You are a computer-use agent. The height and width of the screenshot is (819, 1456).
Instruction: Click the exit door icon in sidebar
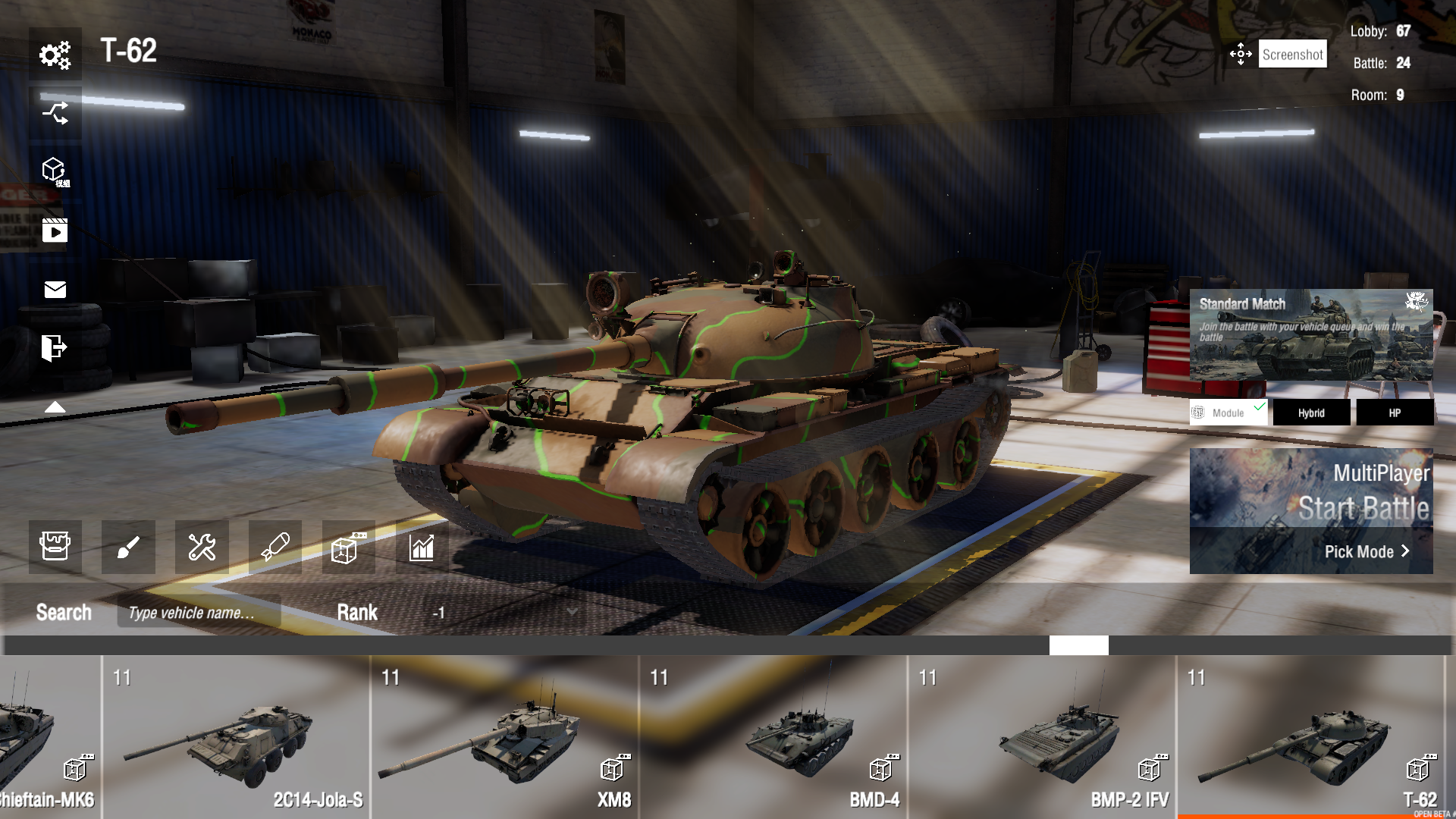tap(55, 347)
